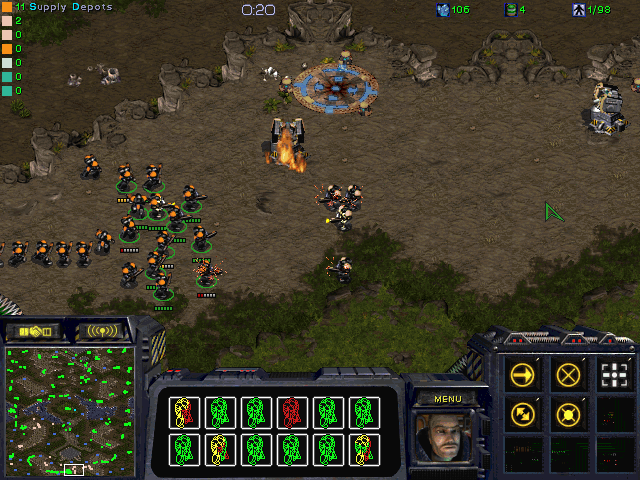
Task: Activate the Move command
Action: (x=523, y=375)
